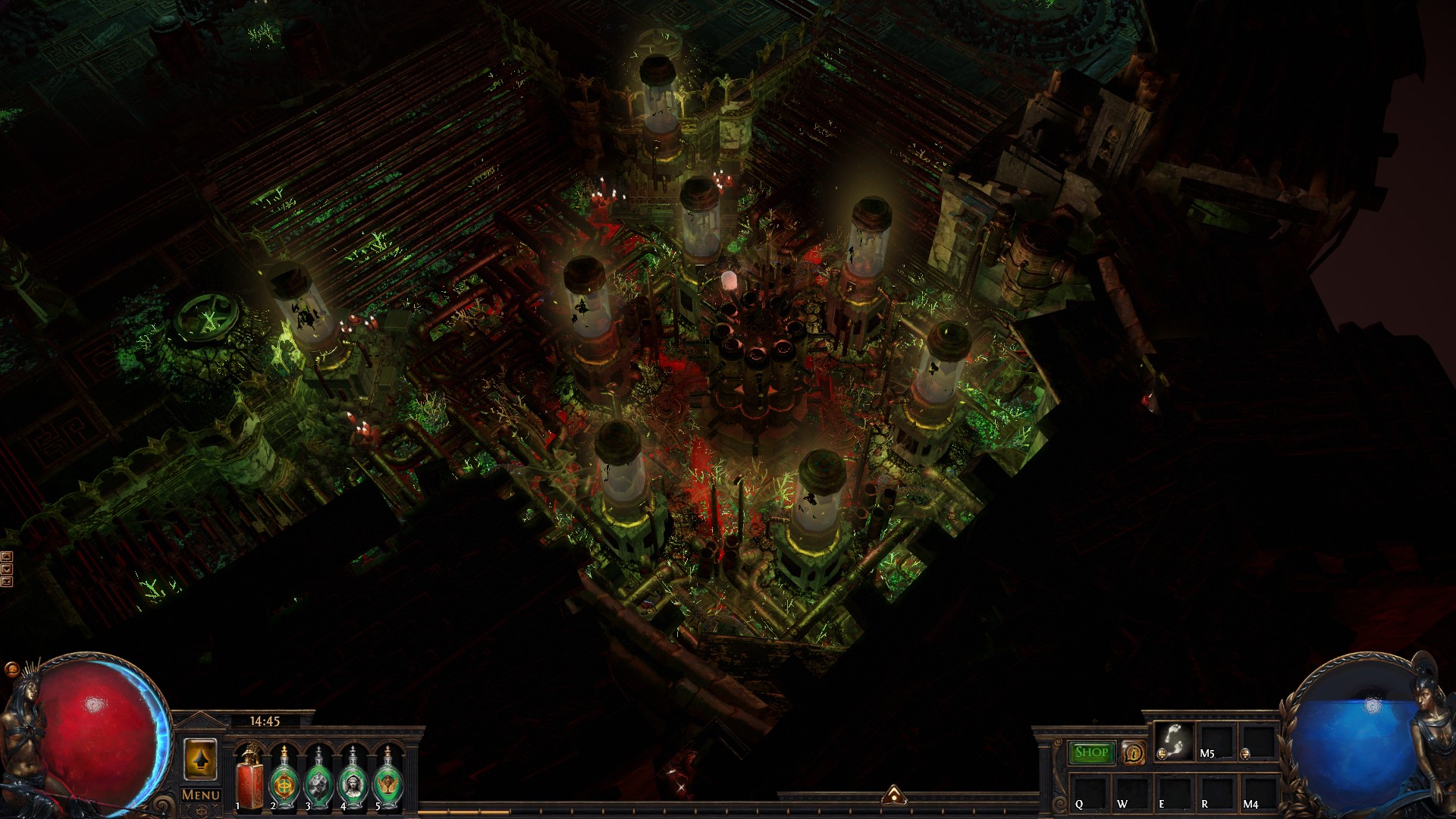Open the green Shop button
Screen dimensions: 1456x819
click(x=1091, y=752)
